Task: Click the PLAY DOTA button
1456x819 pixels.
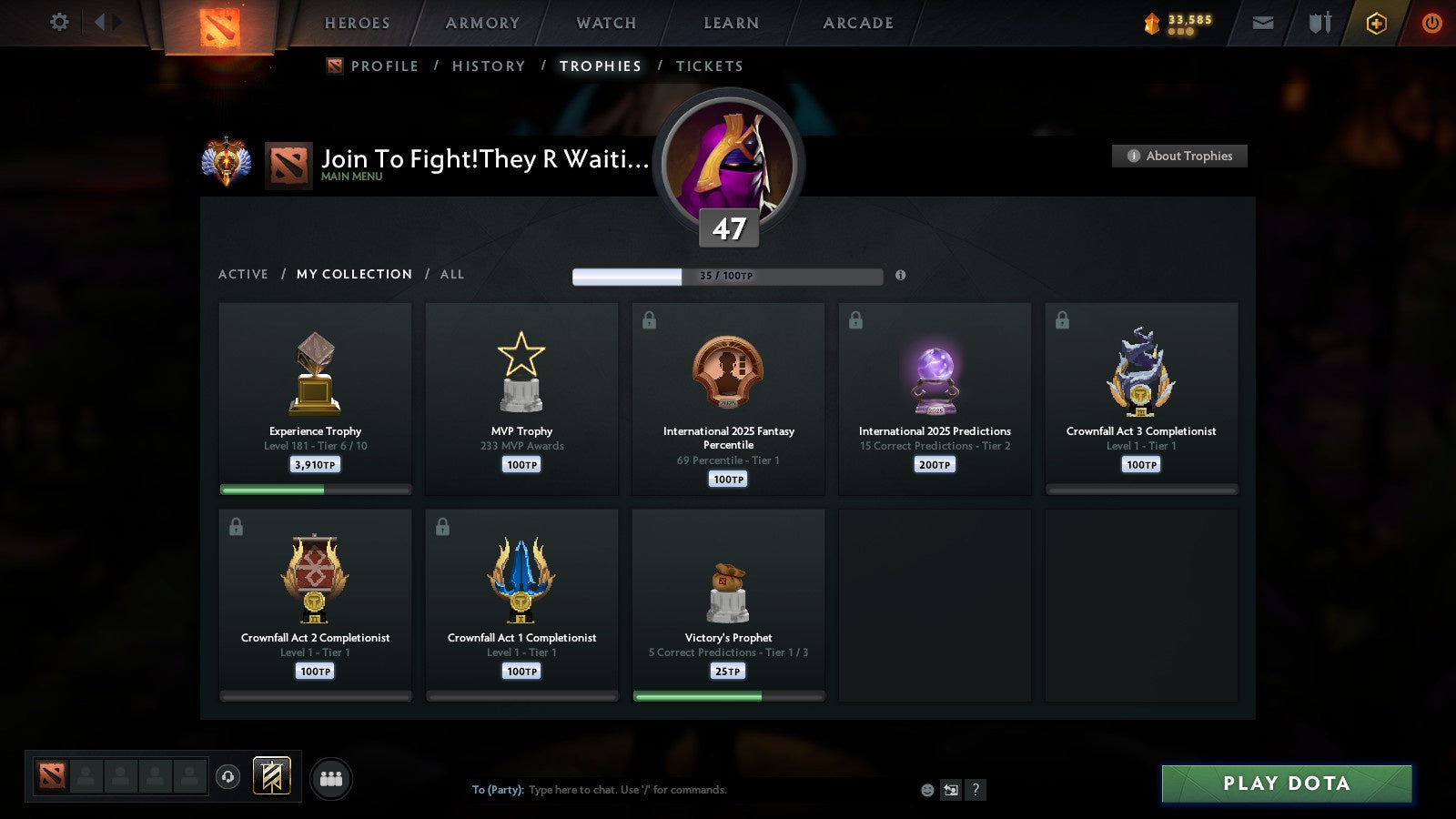Action: pyautogui.click(x=1285, y=783)
